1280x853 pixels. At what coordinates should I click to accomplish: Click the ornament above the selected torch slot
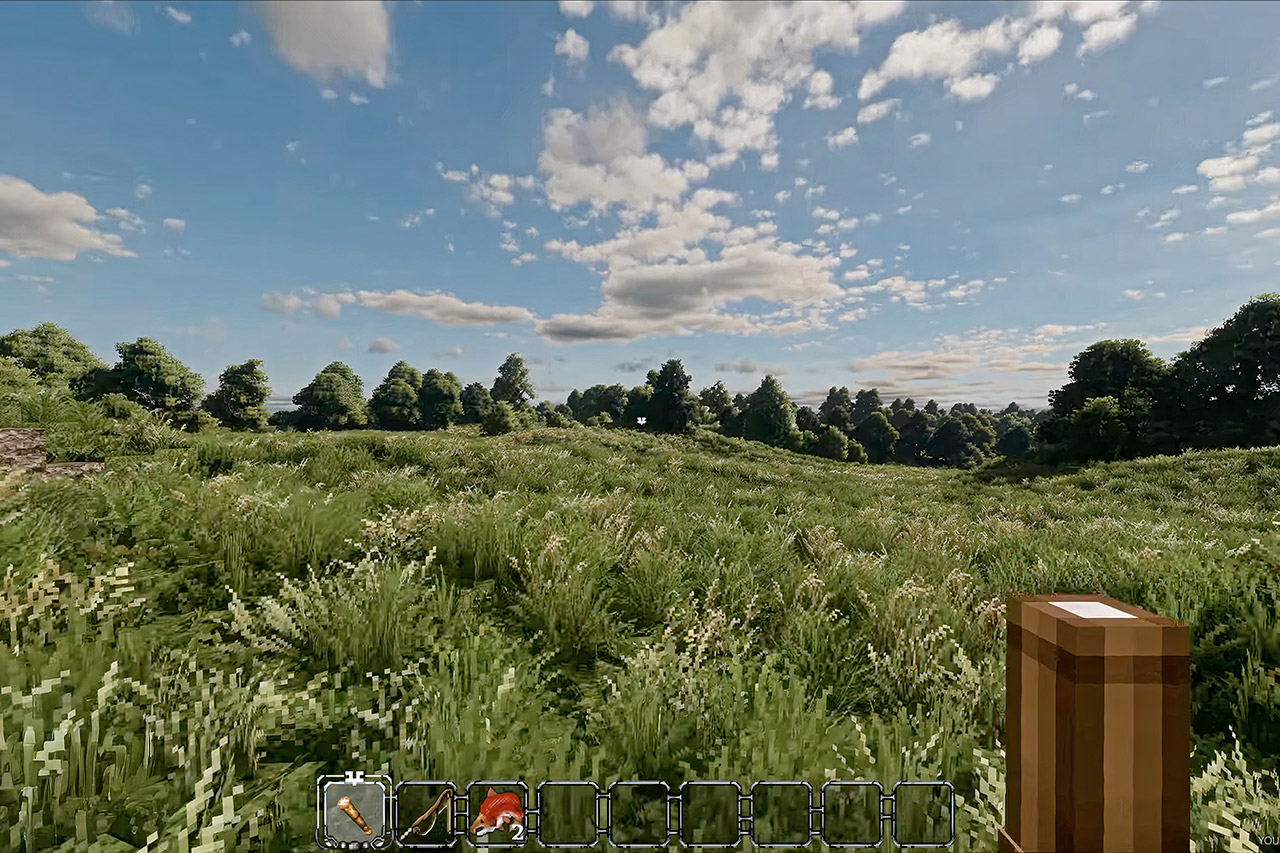pyautogui.click(x=353, y=776)
